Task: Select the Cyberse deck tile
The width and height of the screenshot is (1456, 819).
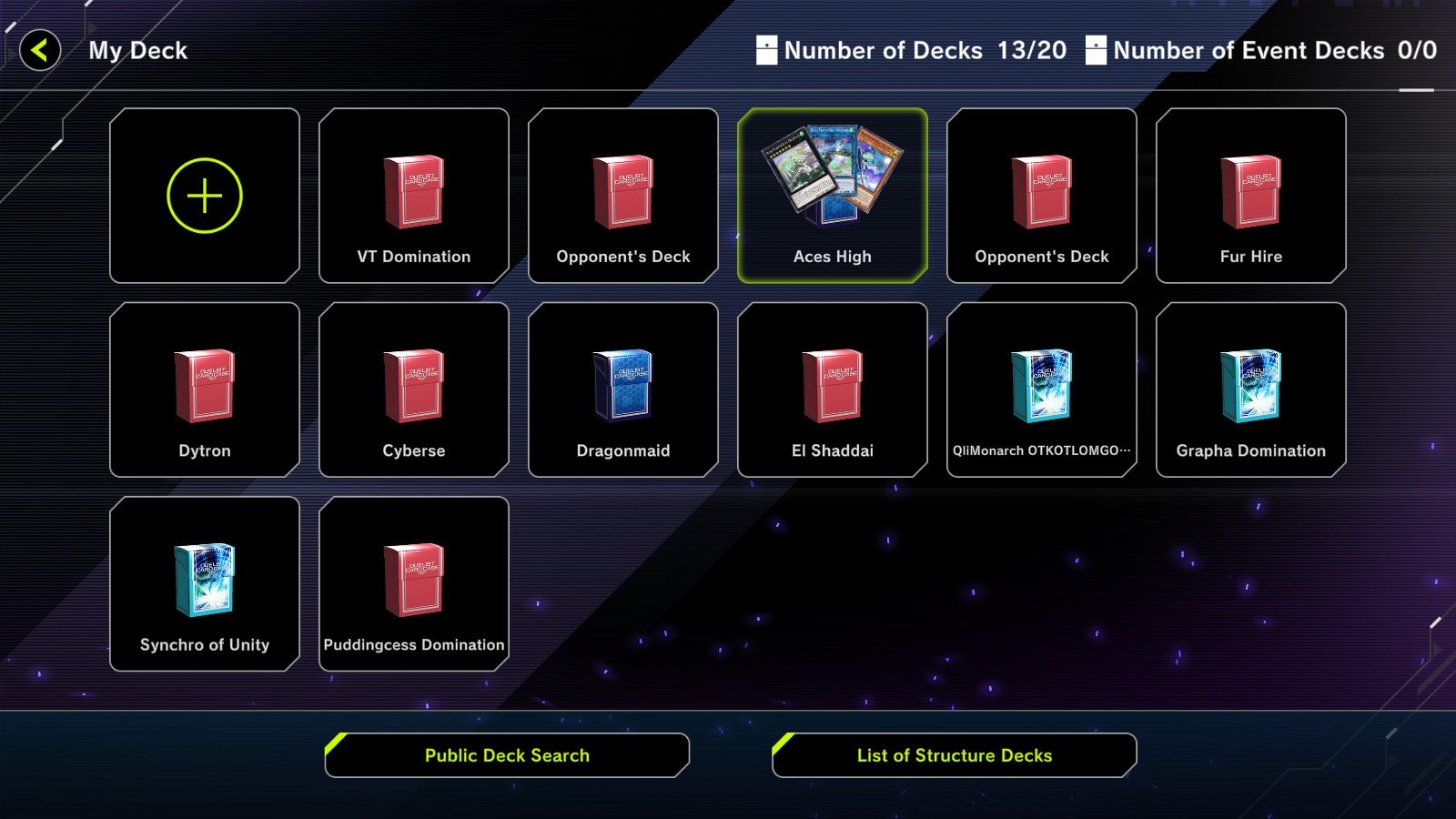Action: pyautogui.click(x=414, y=389)
